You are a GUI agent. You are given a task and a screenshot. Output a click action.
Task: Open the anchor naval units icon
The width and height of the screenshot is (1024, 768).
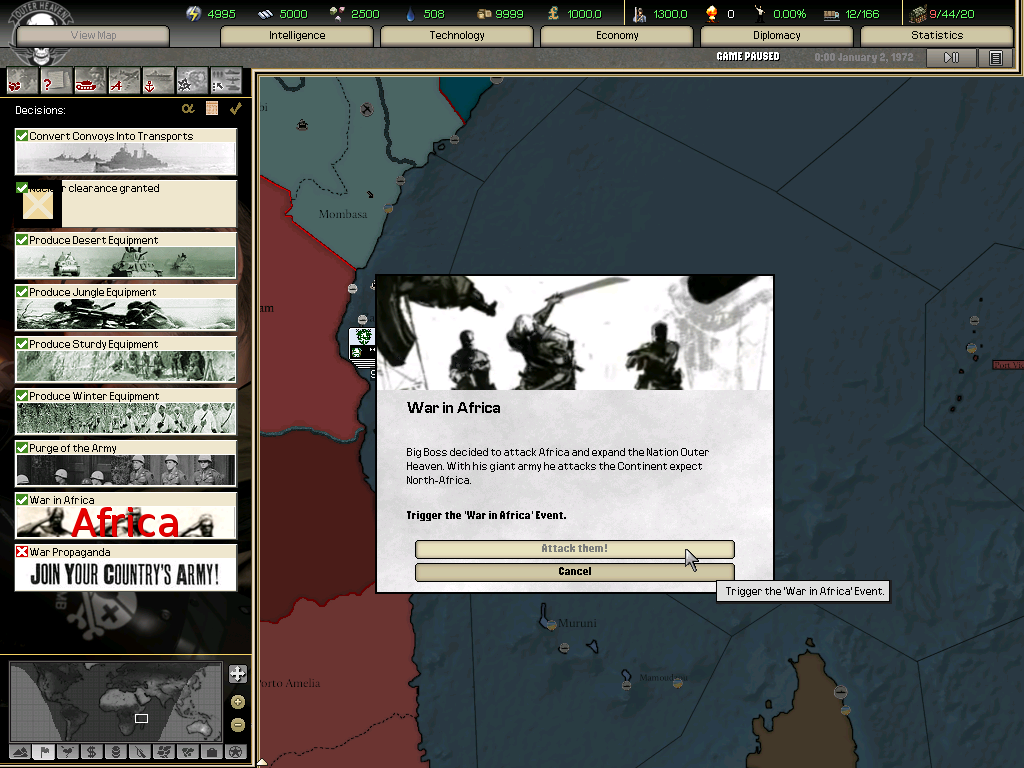(158, 80)
